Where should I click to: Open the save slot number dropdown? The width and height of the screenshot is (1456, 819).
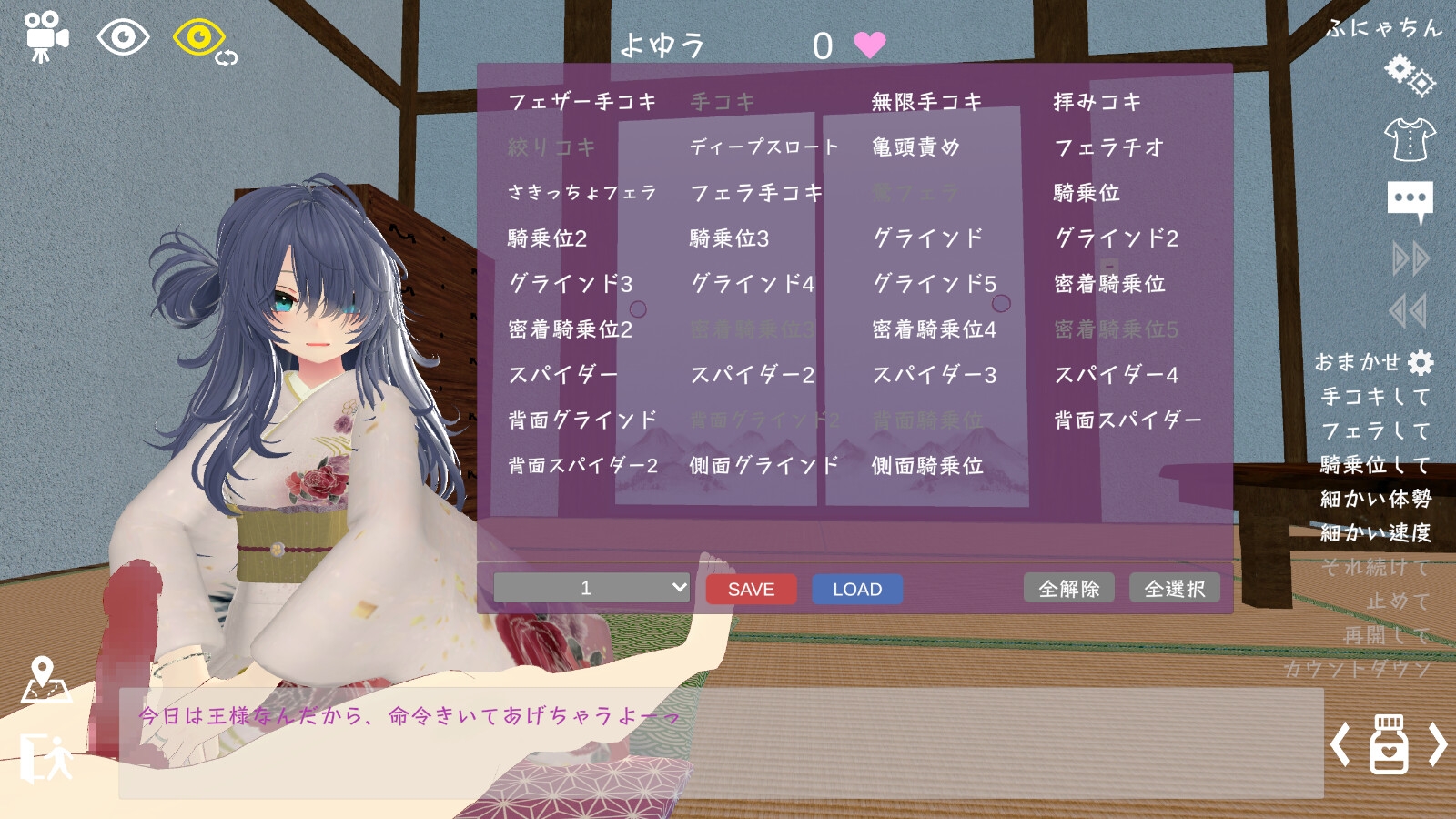click(590, 588)
